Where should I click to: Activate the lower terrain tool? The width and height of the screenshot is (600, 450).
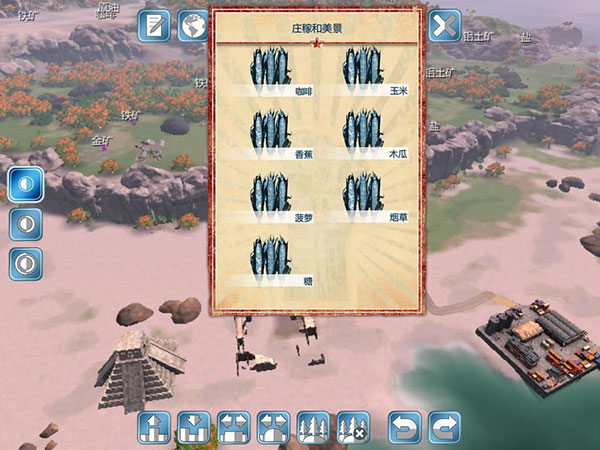pyautogui.click(x=193, y=428)
